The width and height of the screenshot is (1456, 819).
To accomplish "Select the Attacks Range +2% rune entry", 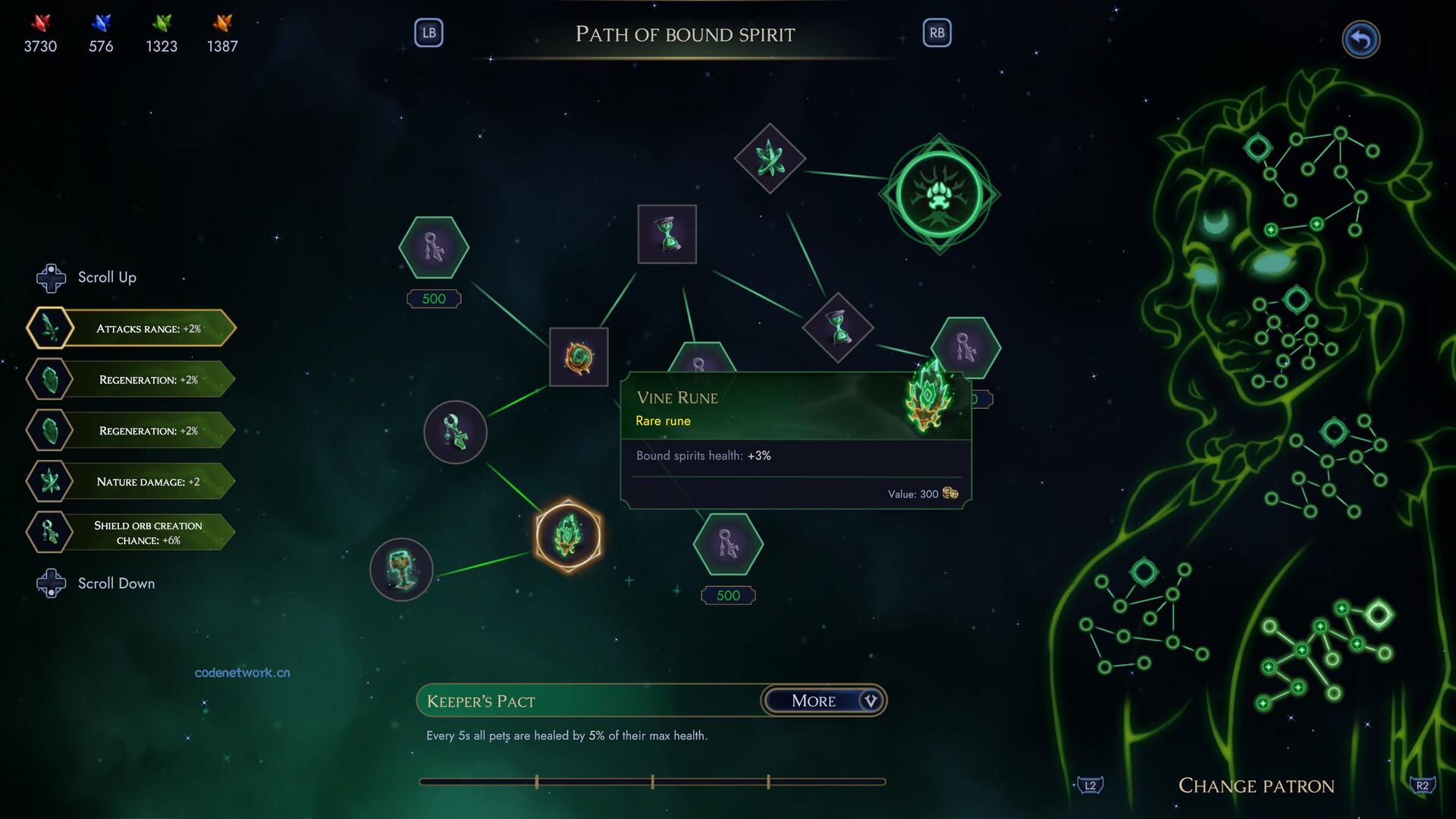I will coord(132,328).
